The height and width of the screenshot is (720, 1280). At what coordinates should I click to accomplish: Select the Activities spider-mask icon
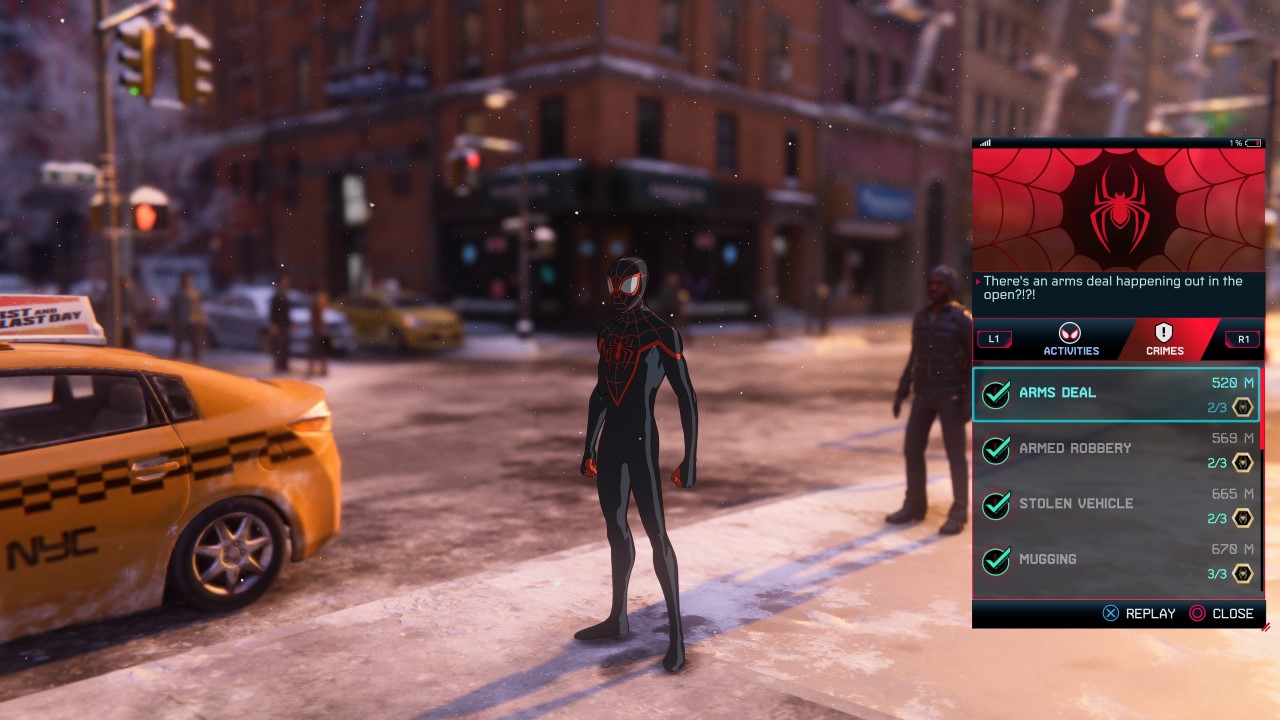click(1069, 334)
